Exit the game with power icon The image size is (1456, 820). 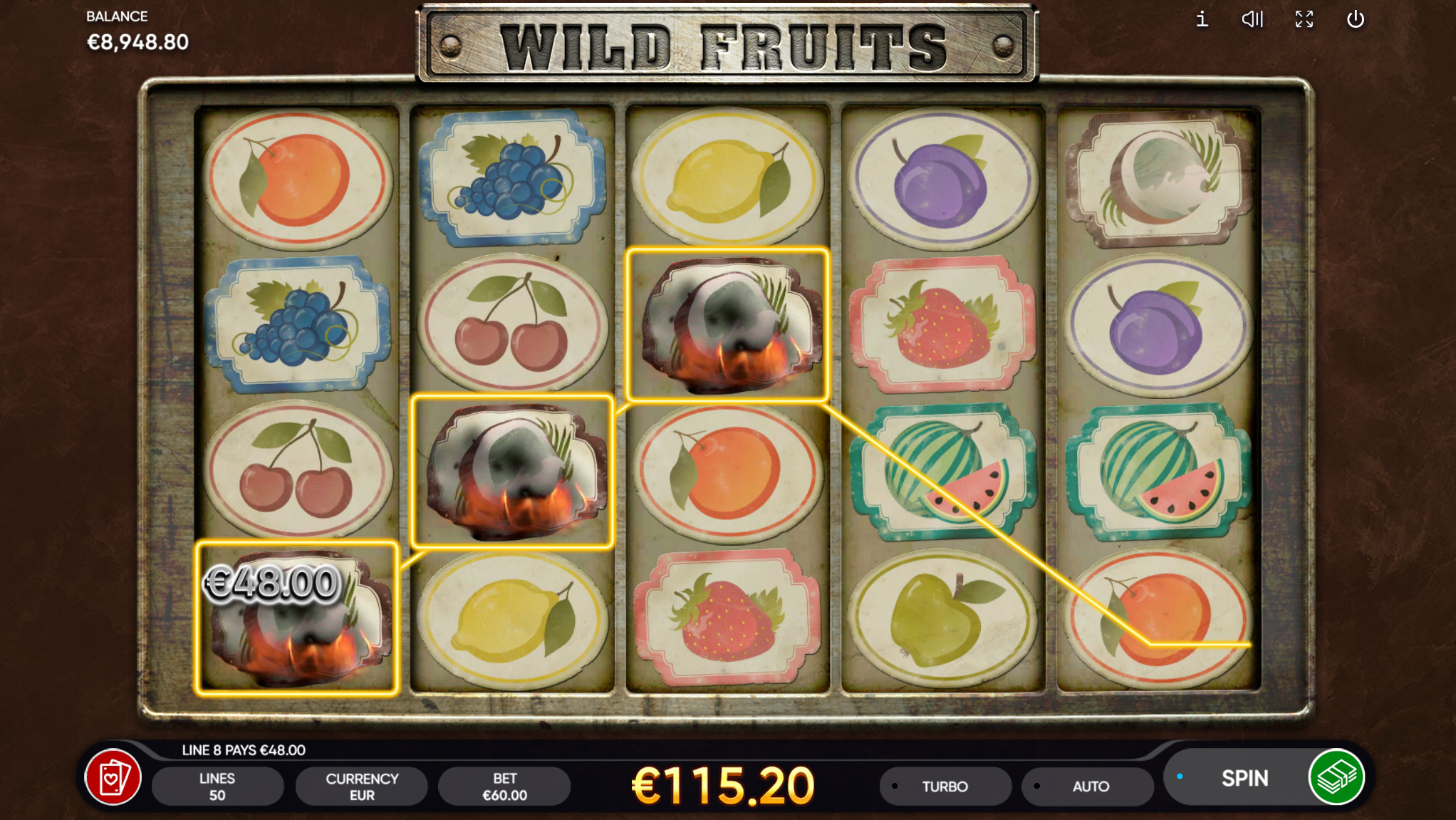[1355, 19]
